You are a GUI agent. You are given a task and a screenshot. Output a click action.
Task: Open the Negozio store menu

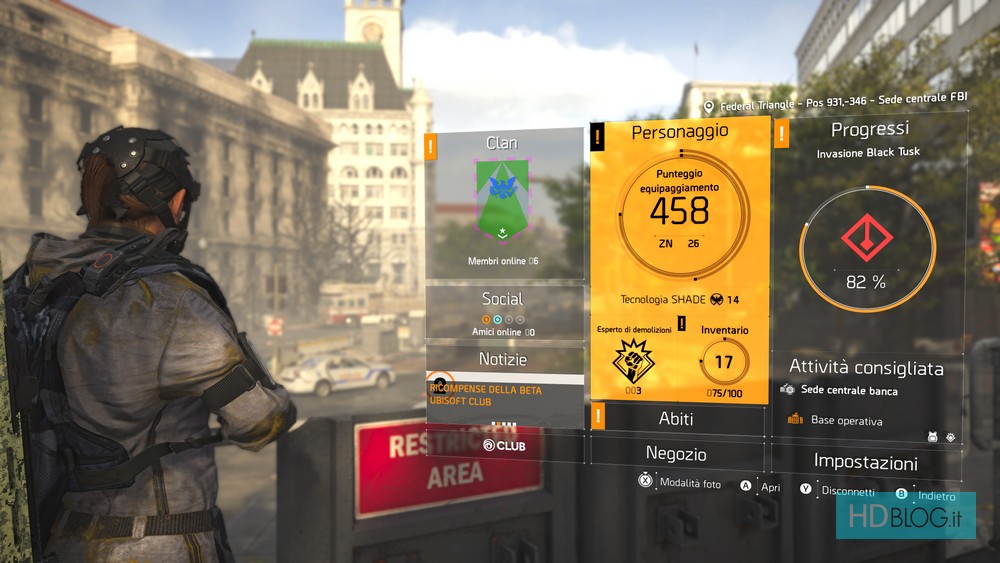click(676, 454)
